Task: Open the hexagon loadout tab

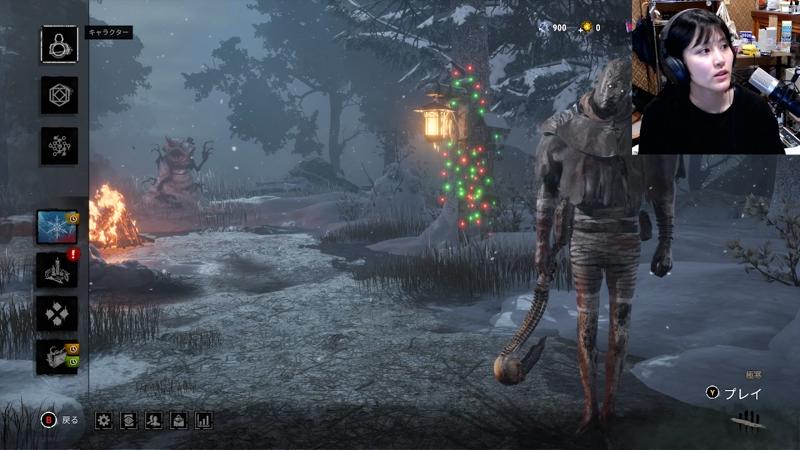Action: click(59, 95)
